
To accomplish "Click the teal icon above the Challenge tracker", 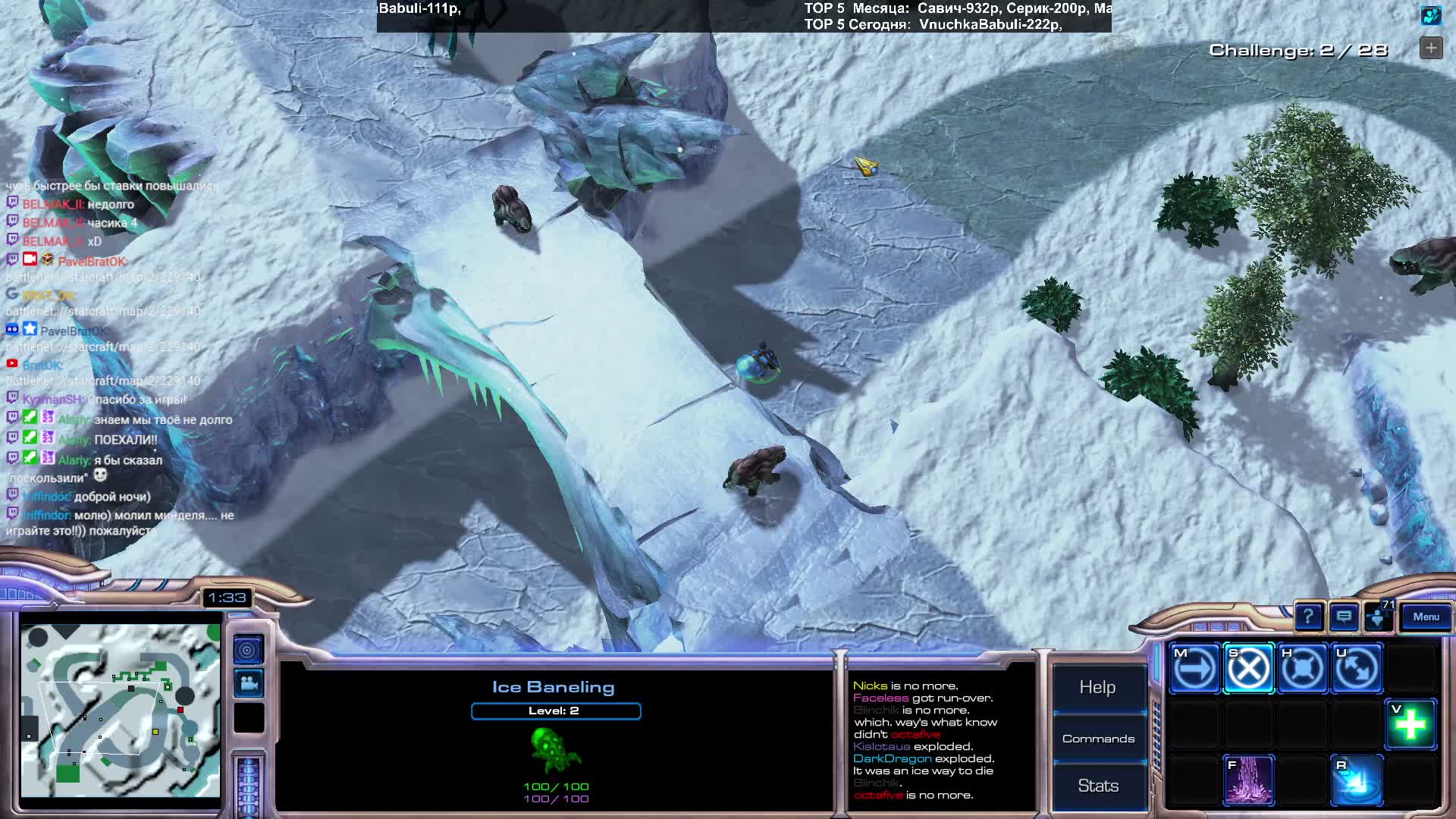I will pyautogui.click(x=1431, y=15).
